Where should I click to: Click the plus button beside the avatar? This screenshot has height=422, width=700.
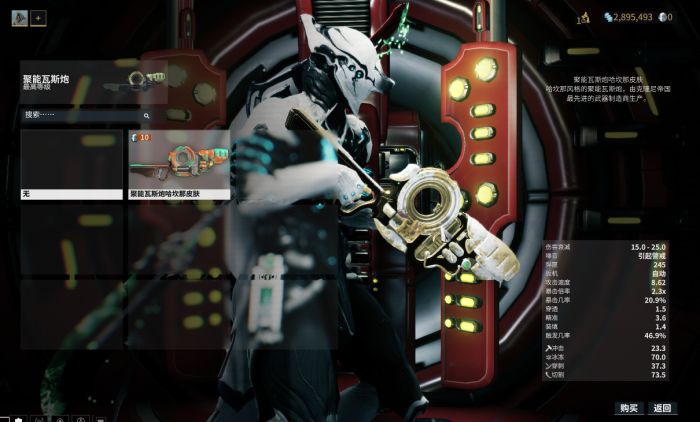coord(38,18)
